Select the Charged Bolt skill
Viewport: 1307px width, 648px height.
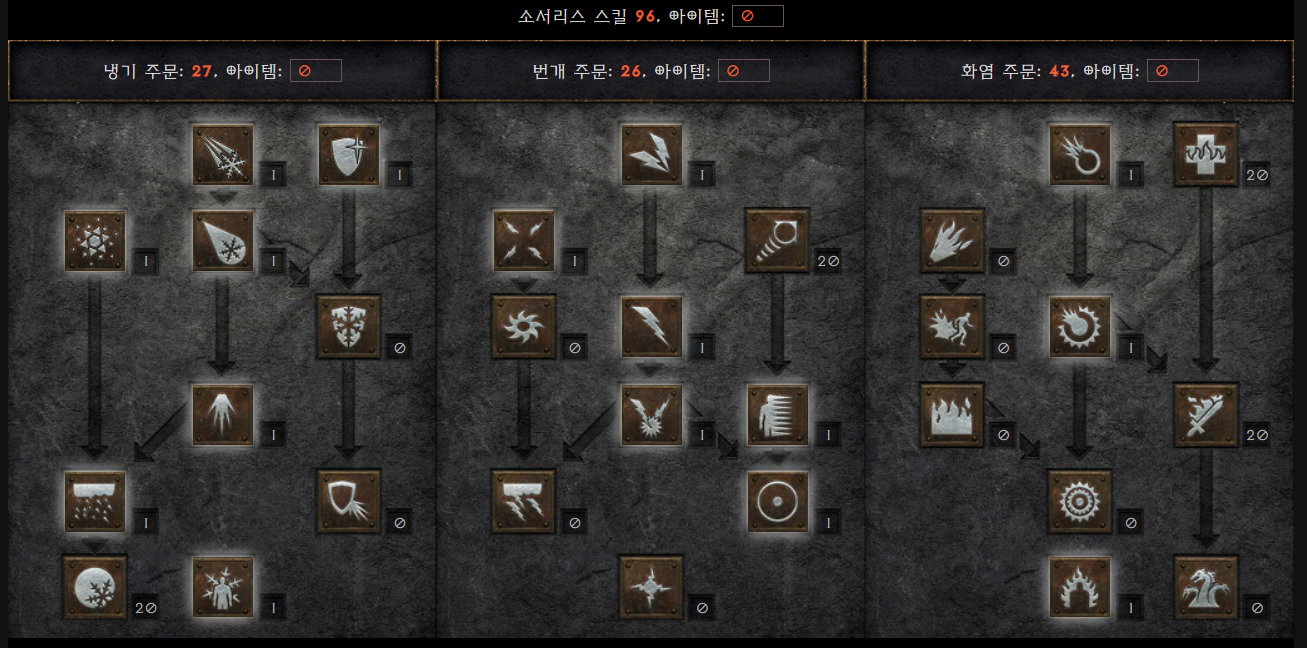[x=651, y=154]
